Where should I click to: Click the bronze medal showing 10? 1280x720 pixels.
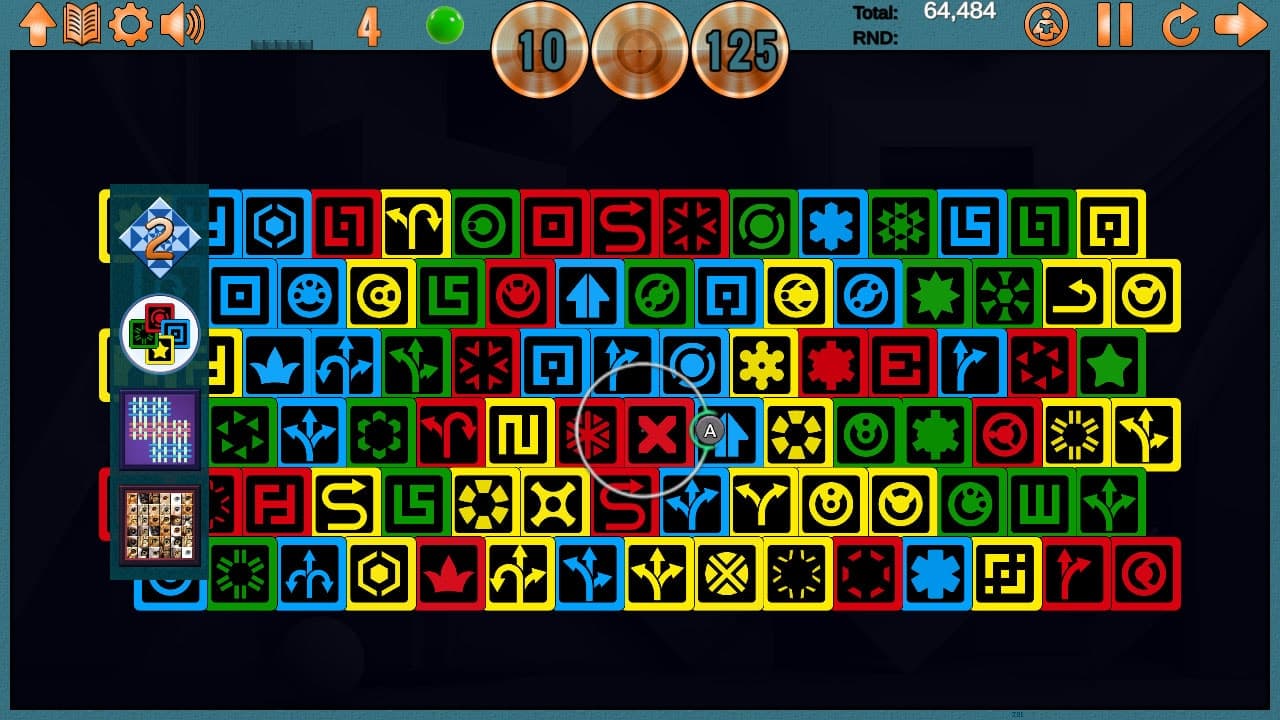(x=540, y=48)
